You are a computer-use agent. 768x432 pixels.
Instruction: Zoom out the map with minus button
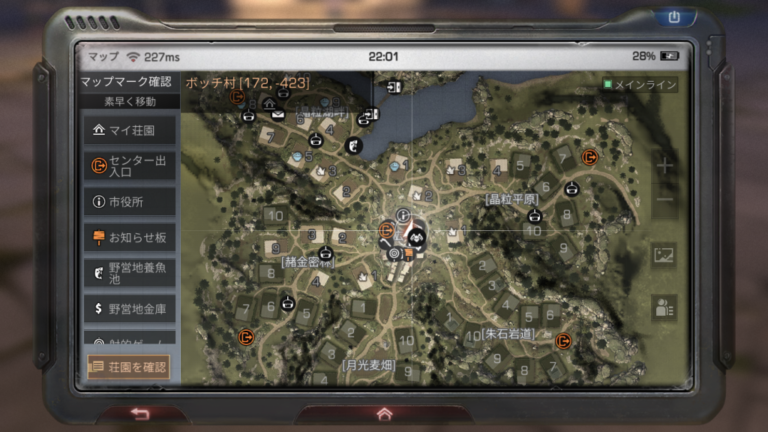pyautogui.click(x=664, y=199)
